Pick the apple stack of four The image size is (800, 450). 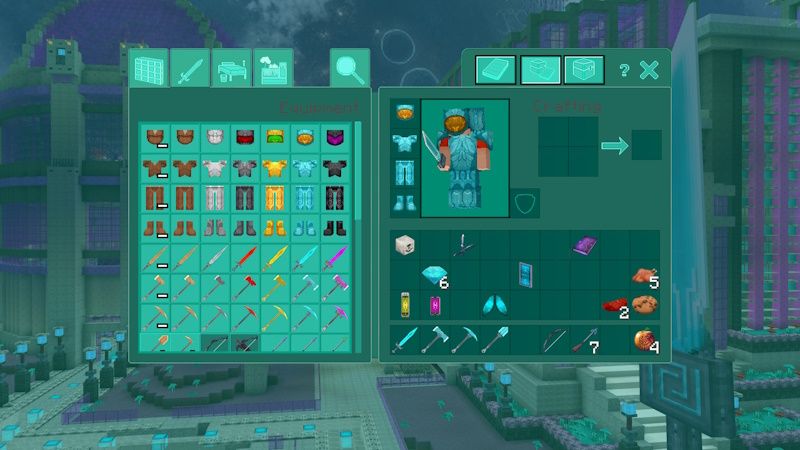coord(643,341)
